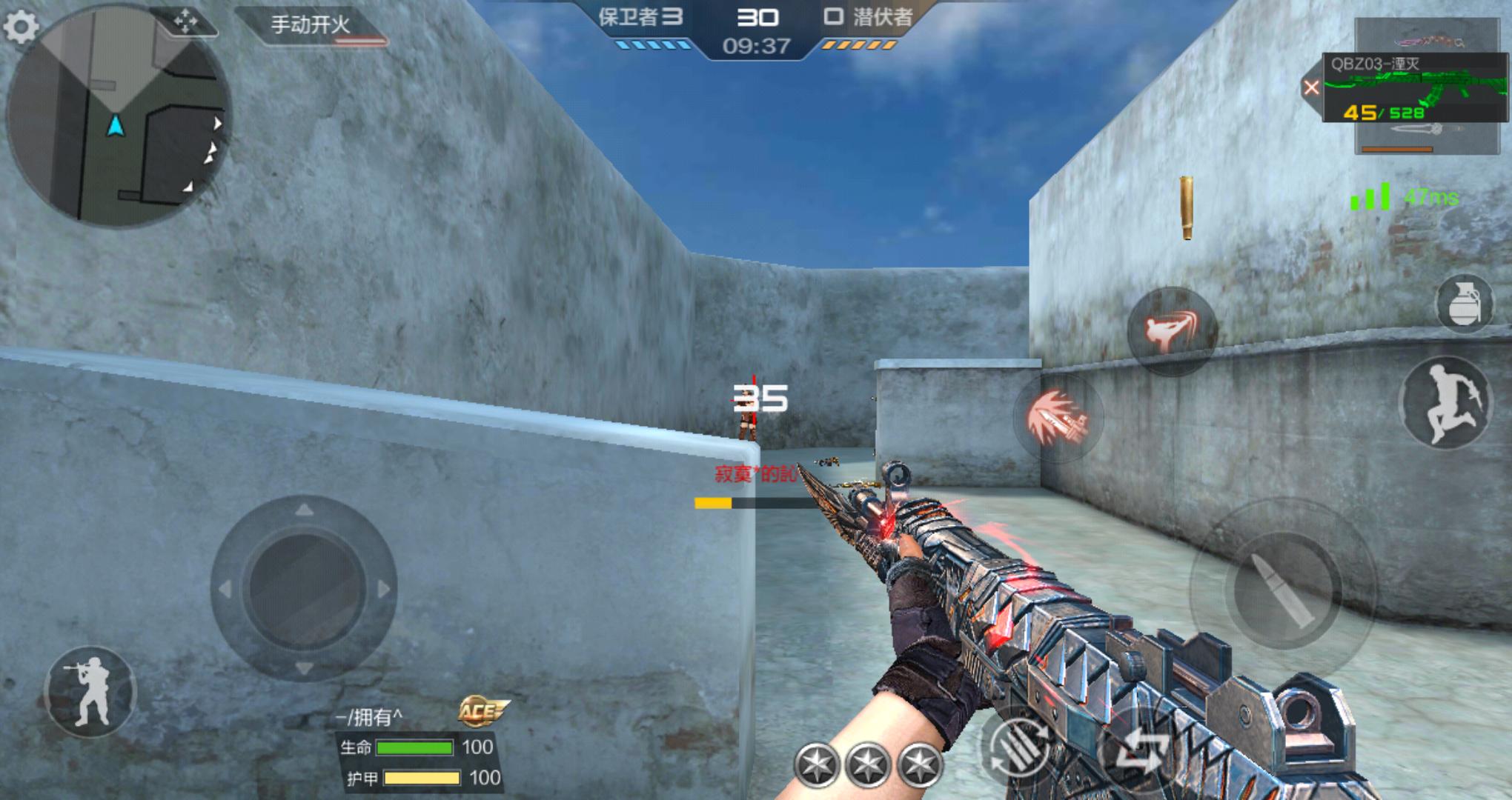Click the four-arrow layout icon beside minimap

point(185,22)
